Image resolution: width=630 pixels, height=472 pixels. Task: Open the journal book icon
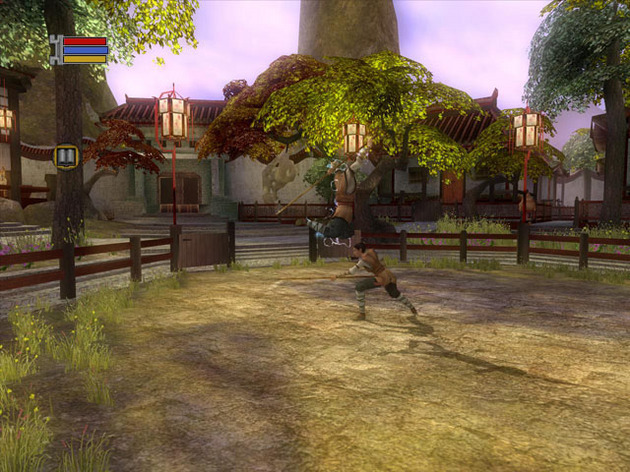pyautogui.click(x=67, y=156)
